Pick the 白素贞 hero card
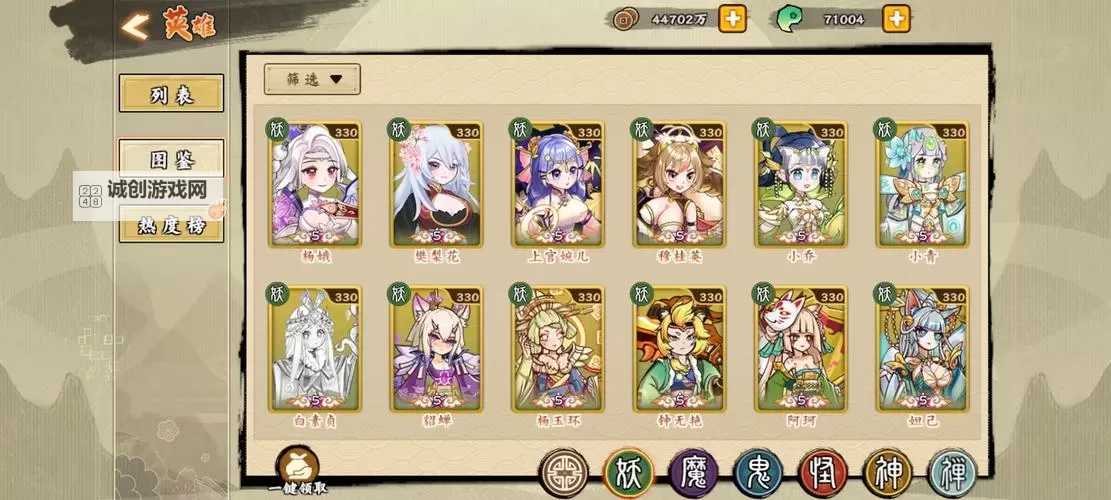 point(315,350)
